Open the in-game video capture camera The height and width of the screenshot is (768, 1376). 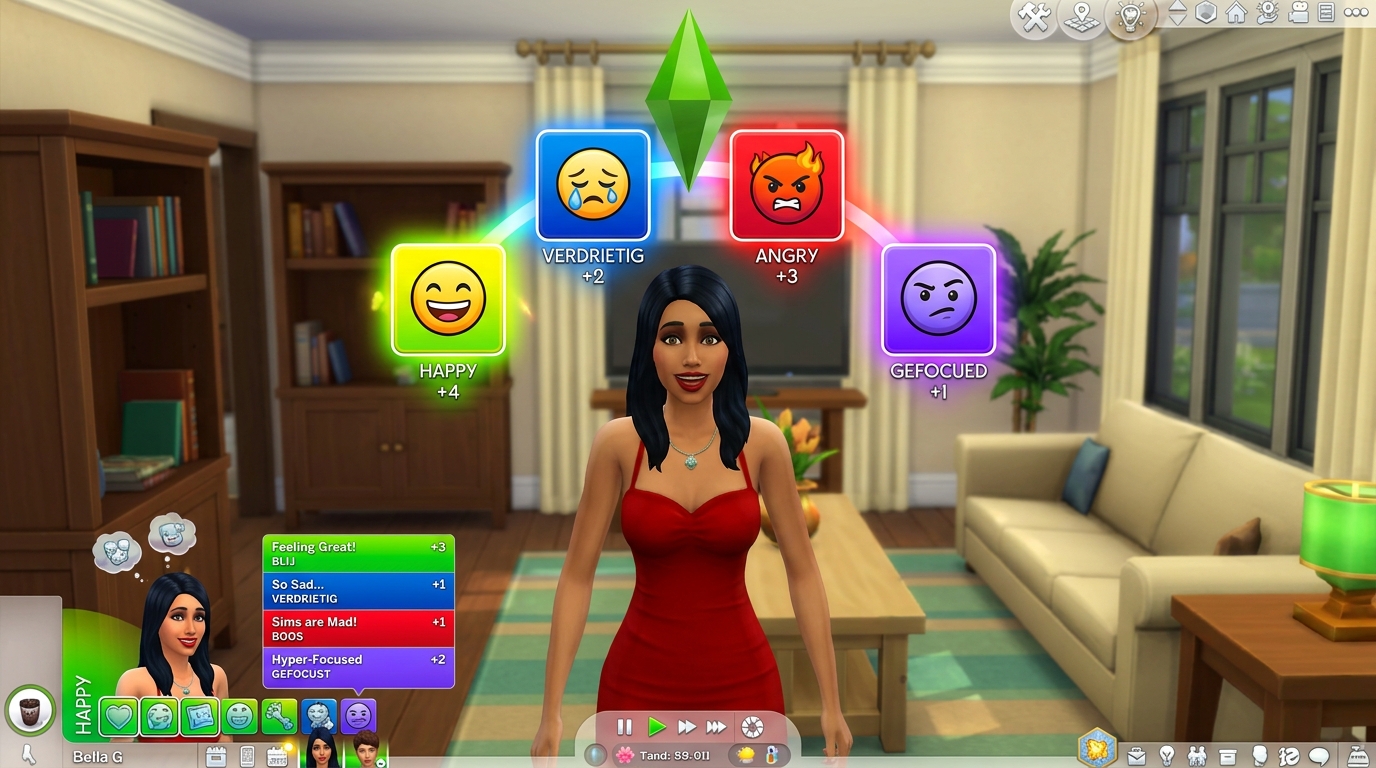pyautogui.click(x=1298, y=15)
